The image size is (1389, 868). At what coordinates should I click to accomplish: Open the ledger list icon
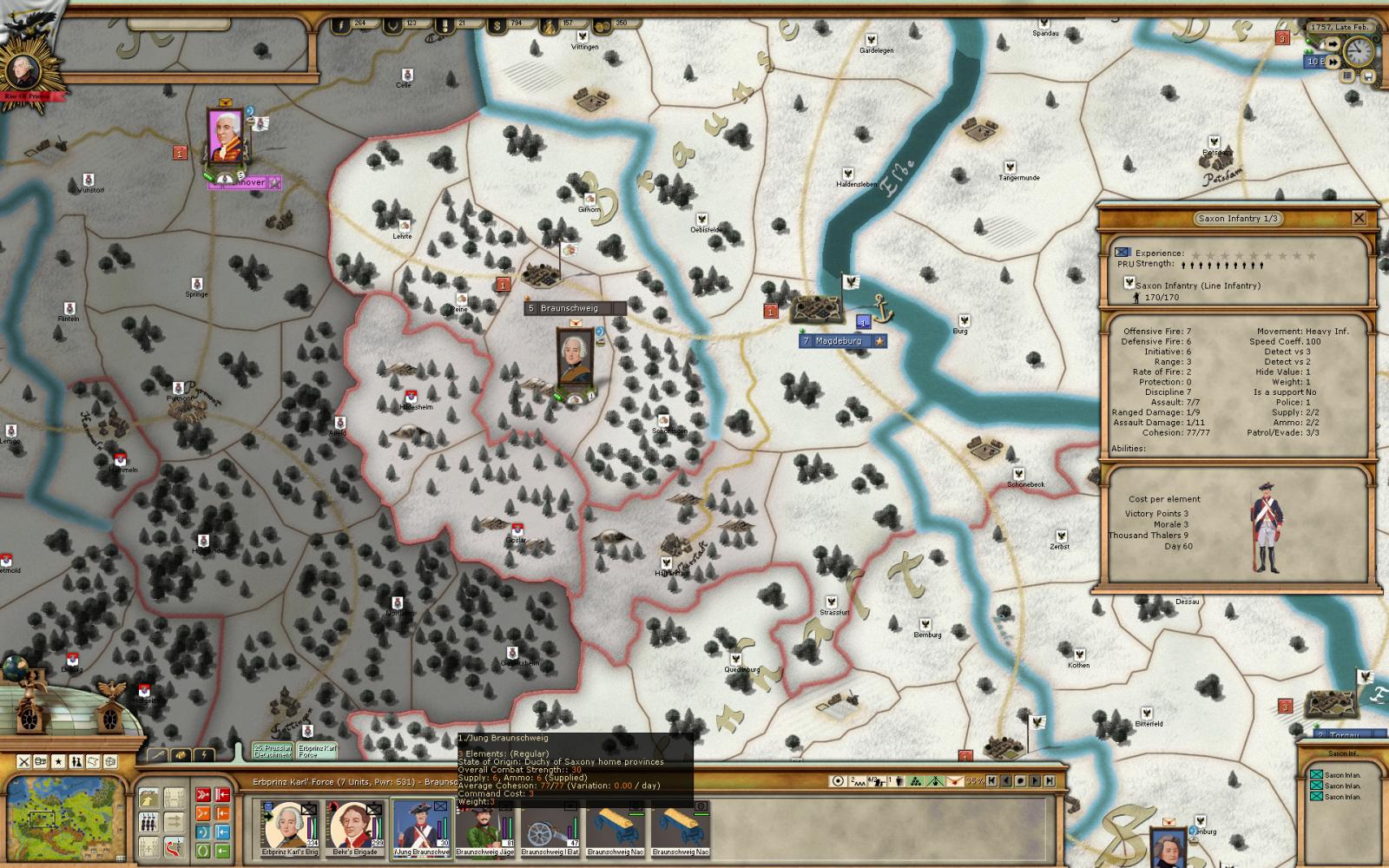(1347, 76)
